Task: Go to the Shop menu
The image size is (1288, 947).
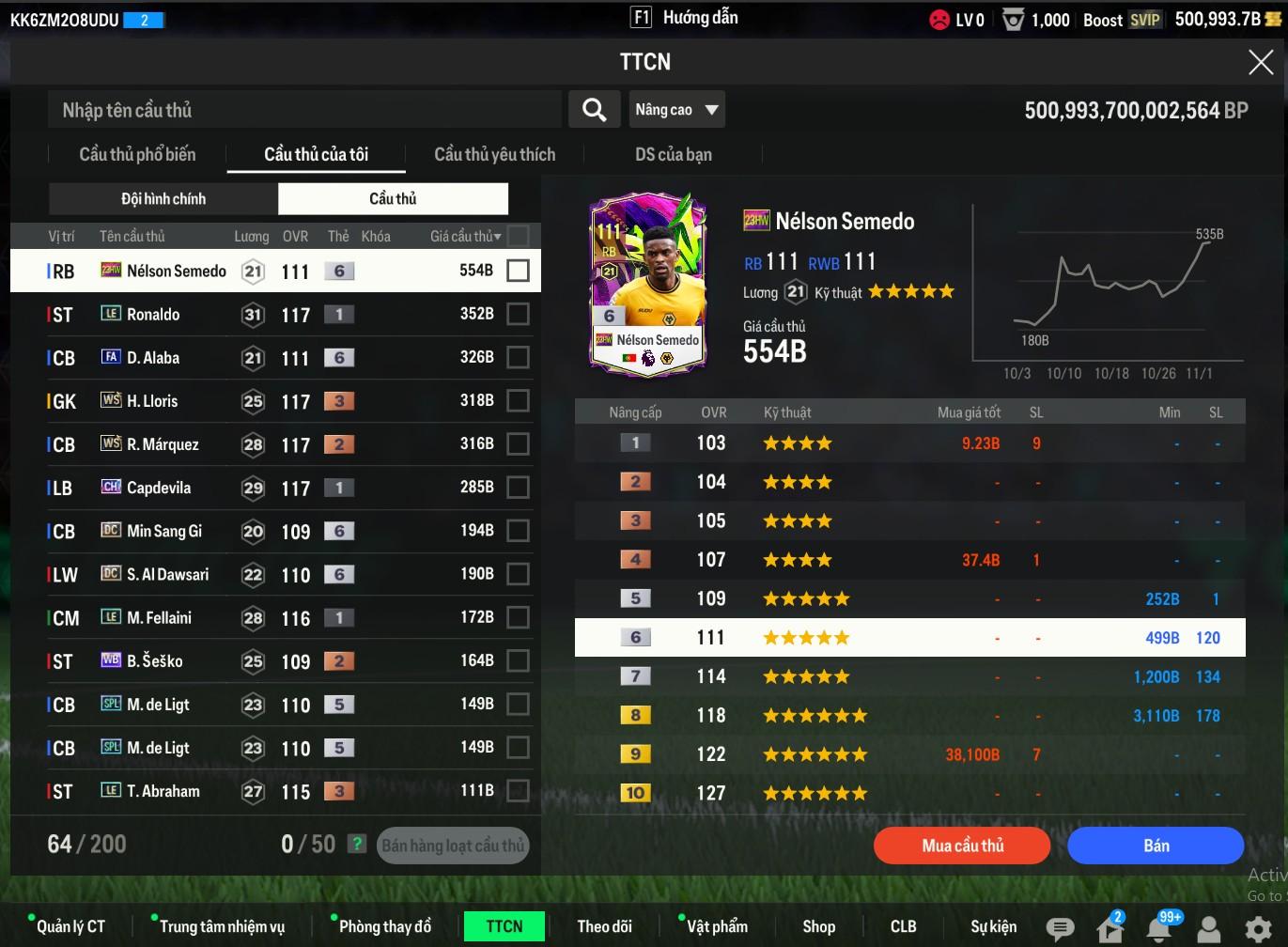Action: coord(818,926)
